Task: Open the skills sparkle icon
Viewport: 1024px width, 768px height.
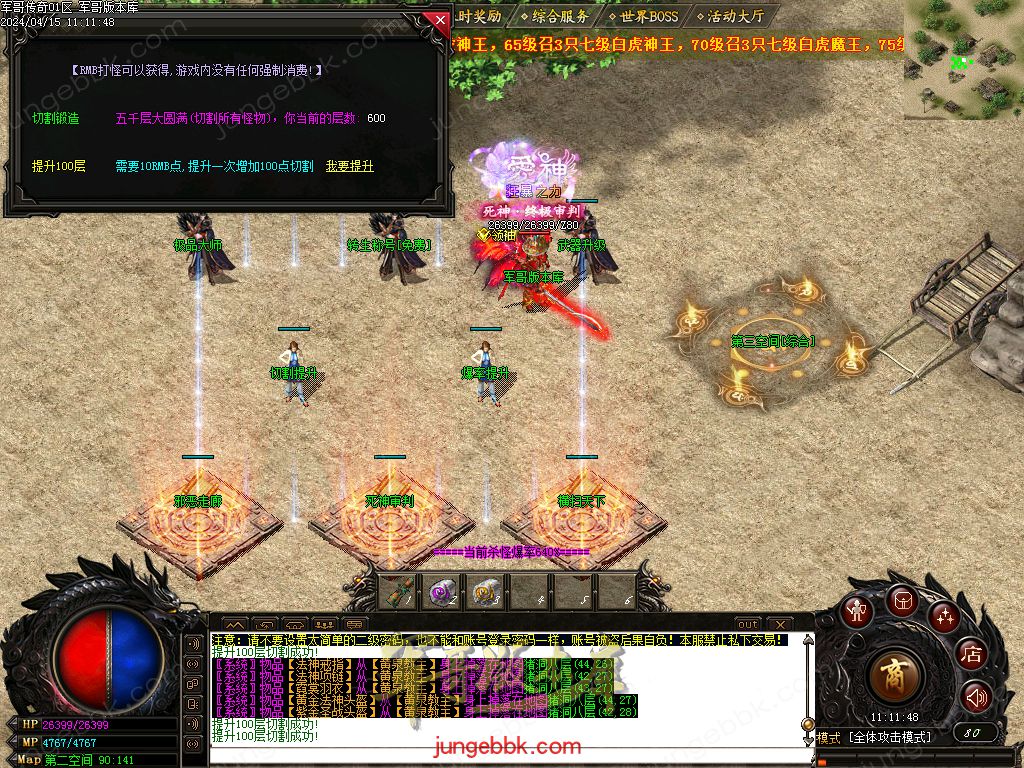Action: (x=944, y=615)
